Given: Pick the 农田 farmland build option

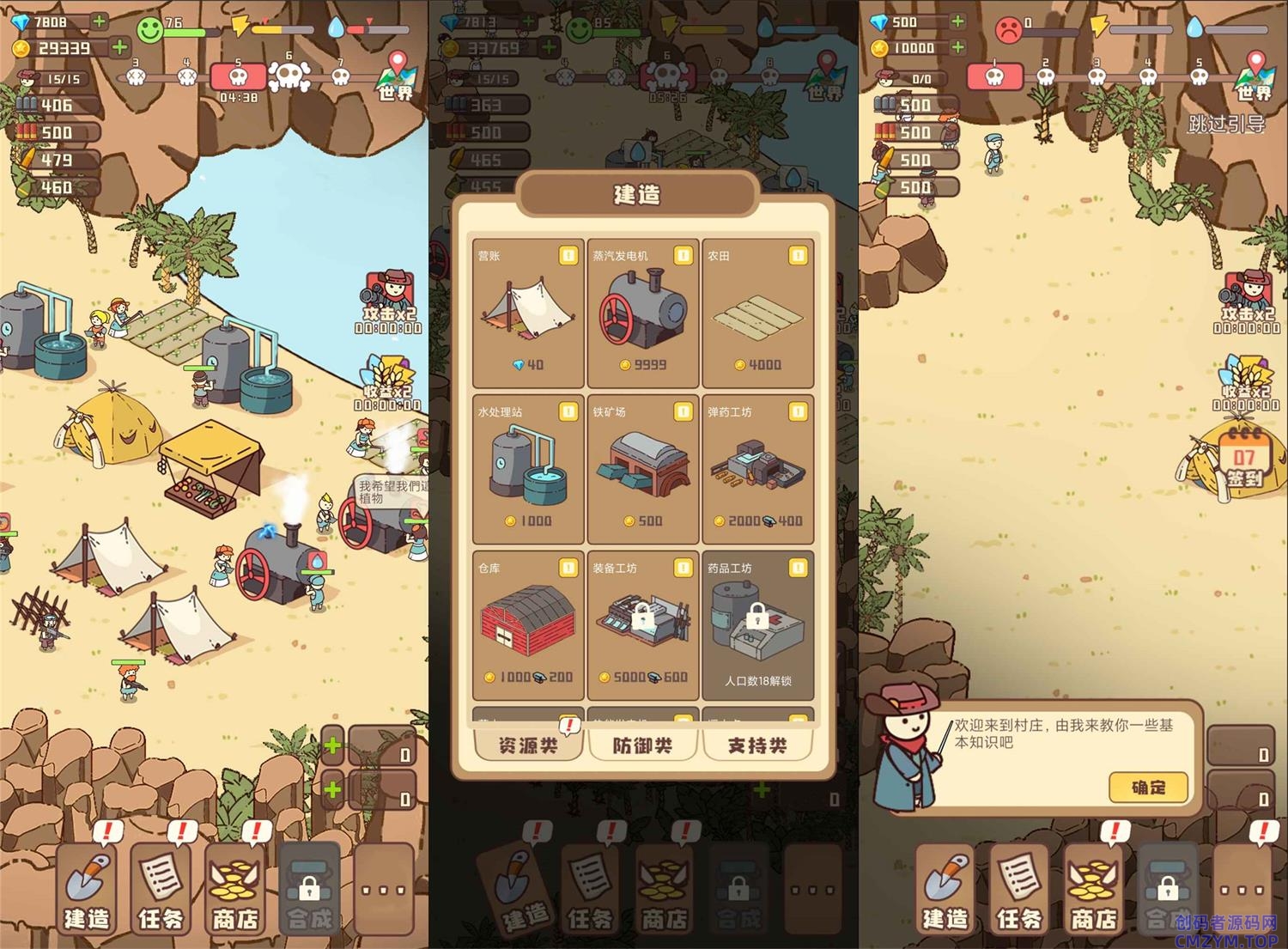Looking at the screenshot, I should (x=757, y=313).
